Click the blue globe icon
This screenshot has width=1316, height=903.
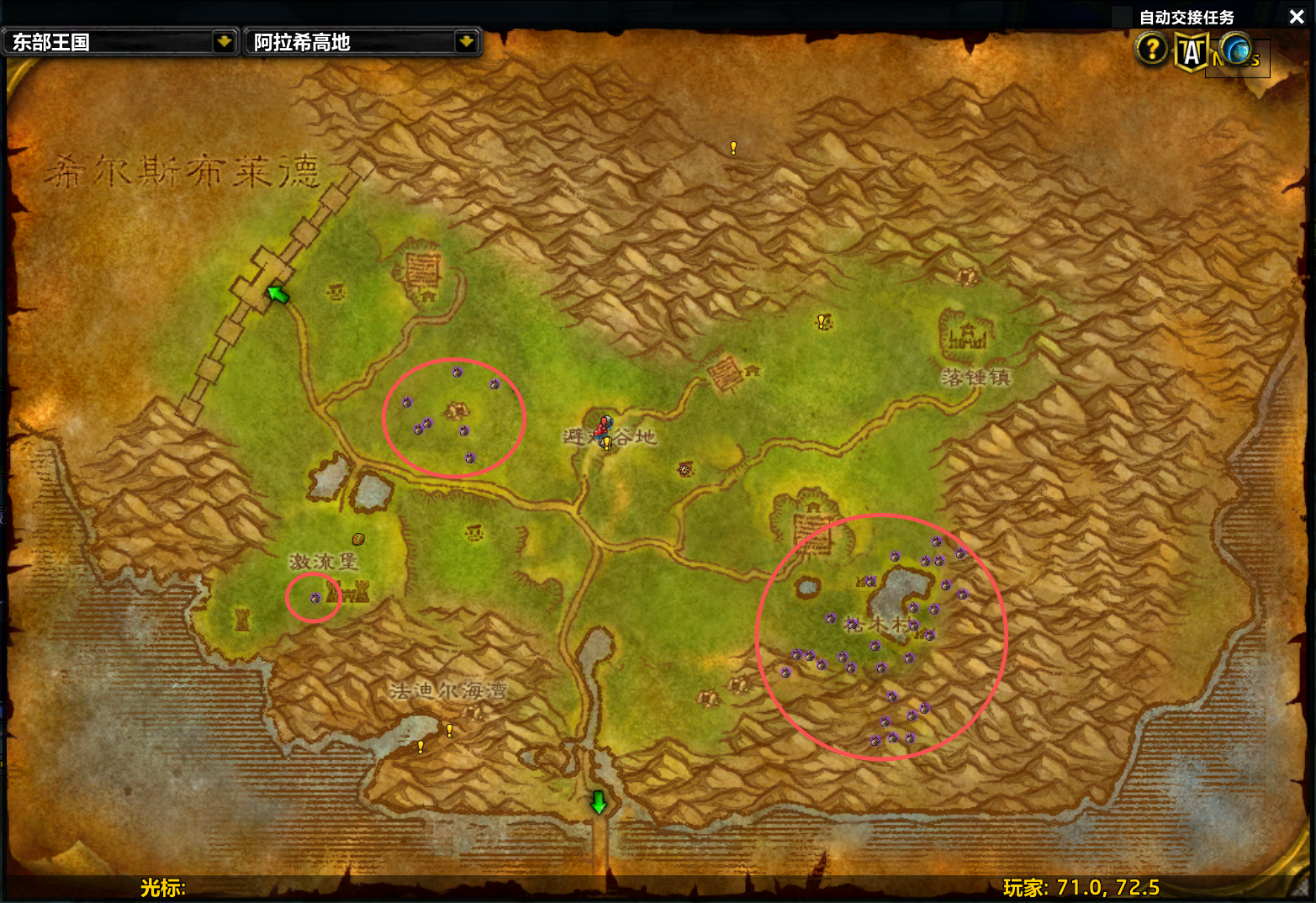1235,50
